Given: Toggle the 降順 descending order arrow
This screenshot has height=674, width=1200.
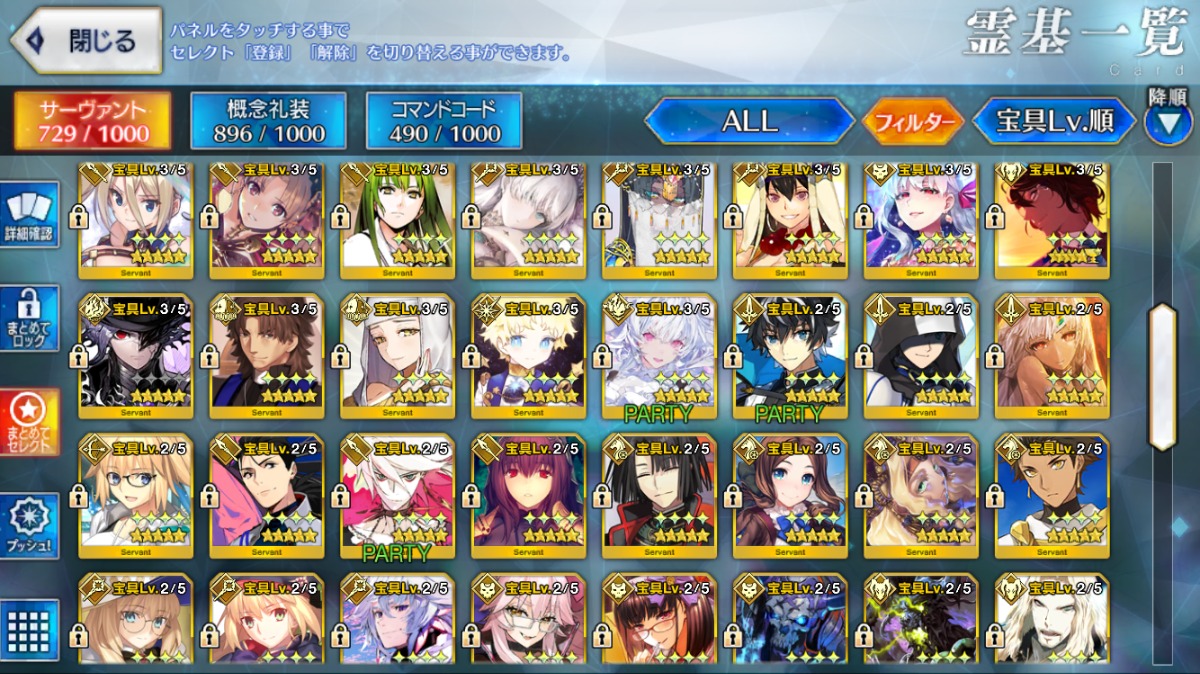Looking at the screenshot, I should coord(1167,122).
